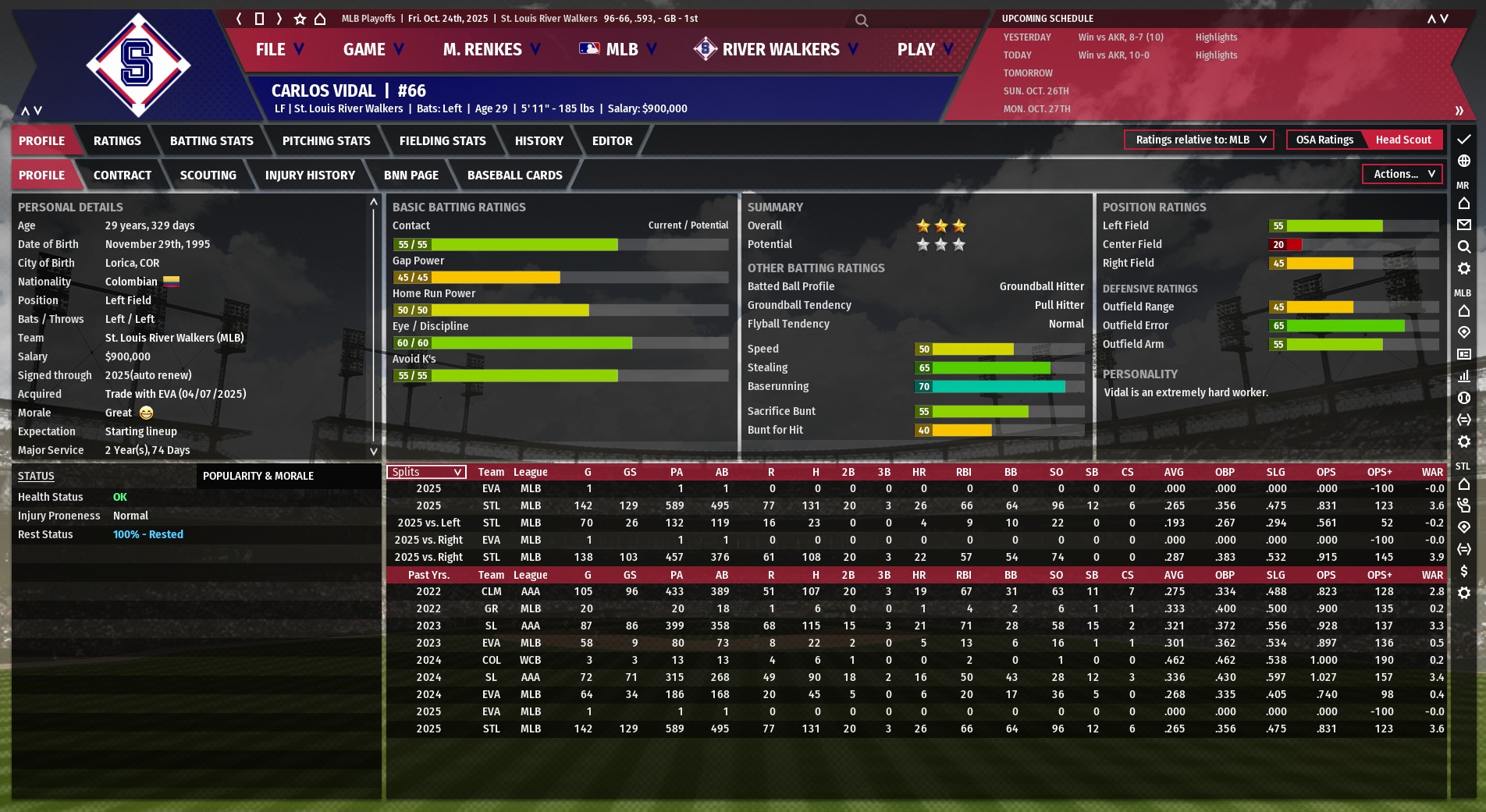1486x812 pixels.
Task: Open the PITCHING STATS tab
Action: pos(326,141)
